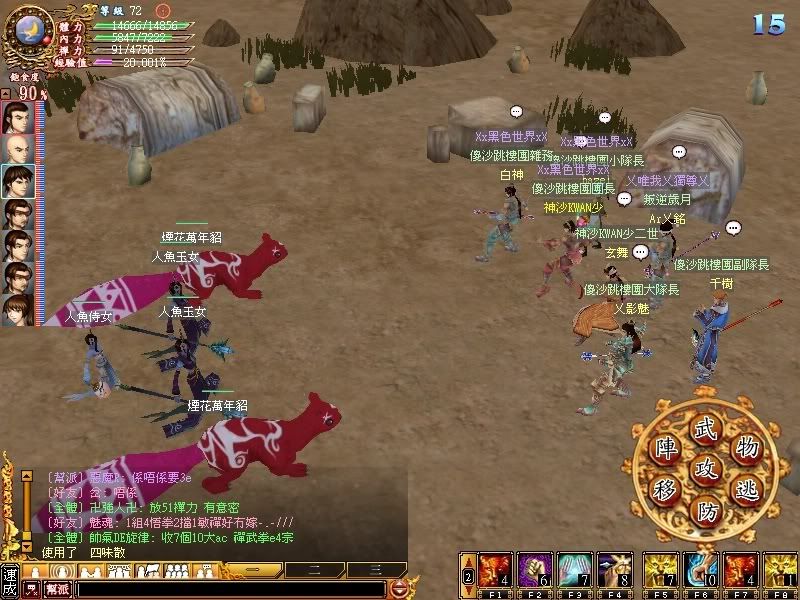The height and width of the screenshot is (600, 800).
Task: Open the 陣 formation command
Action: [x=665, y=446]
